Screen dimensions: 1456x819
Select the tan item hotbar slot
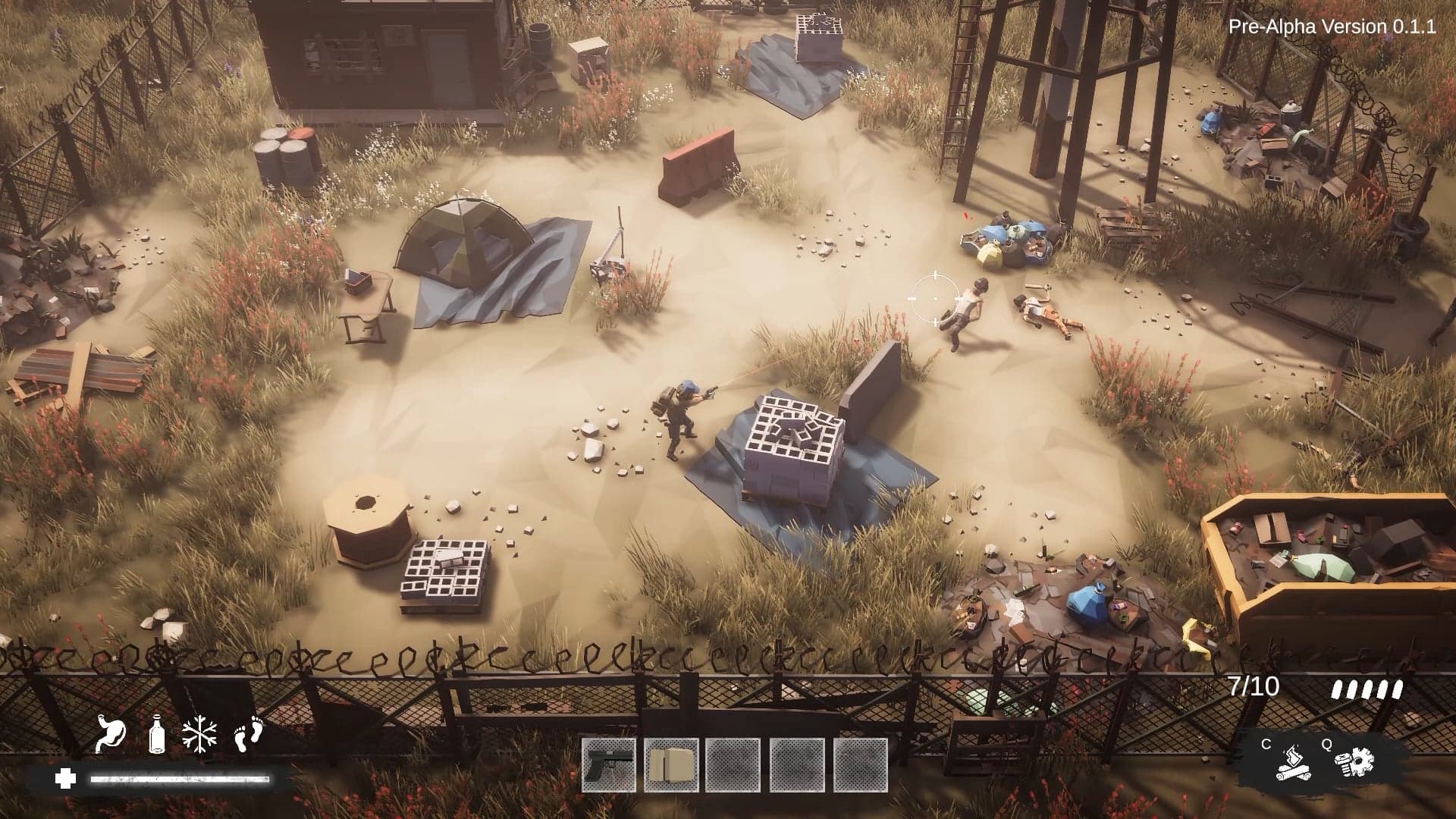(671, 764)
